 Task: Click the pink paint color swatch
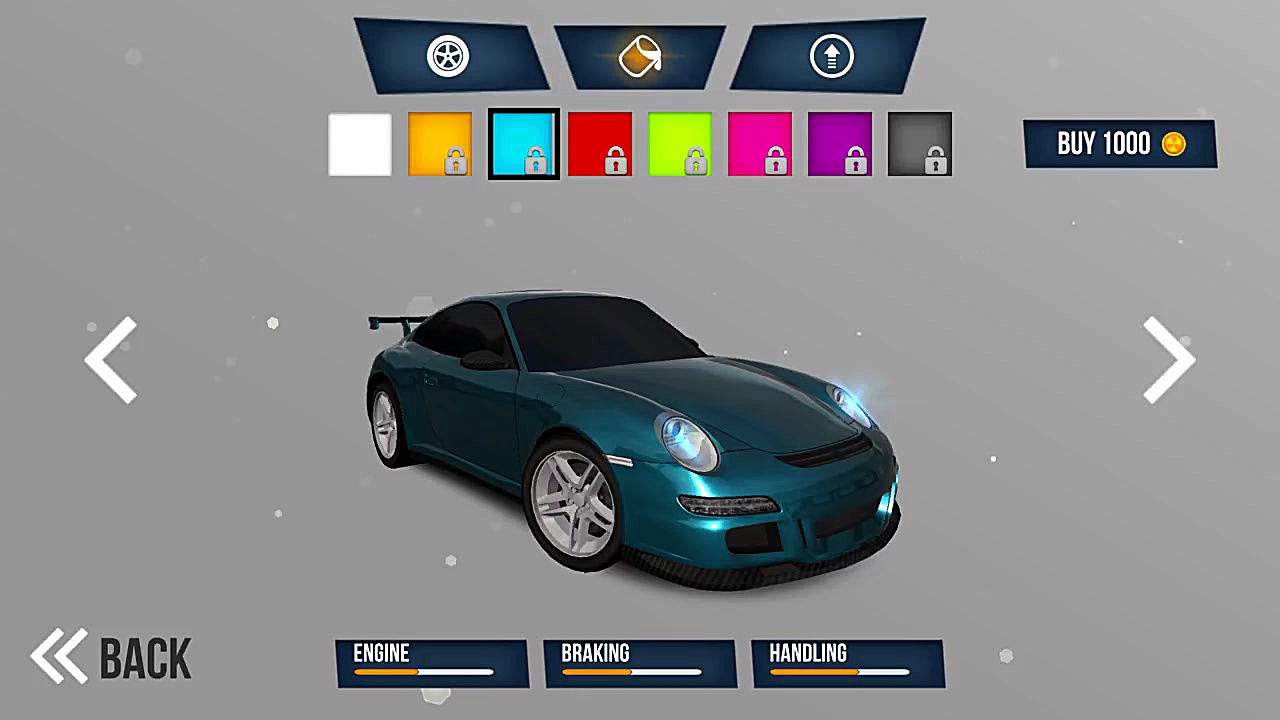[x=759, y=143]
